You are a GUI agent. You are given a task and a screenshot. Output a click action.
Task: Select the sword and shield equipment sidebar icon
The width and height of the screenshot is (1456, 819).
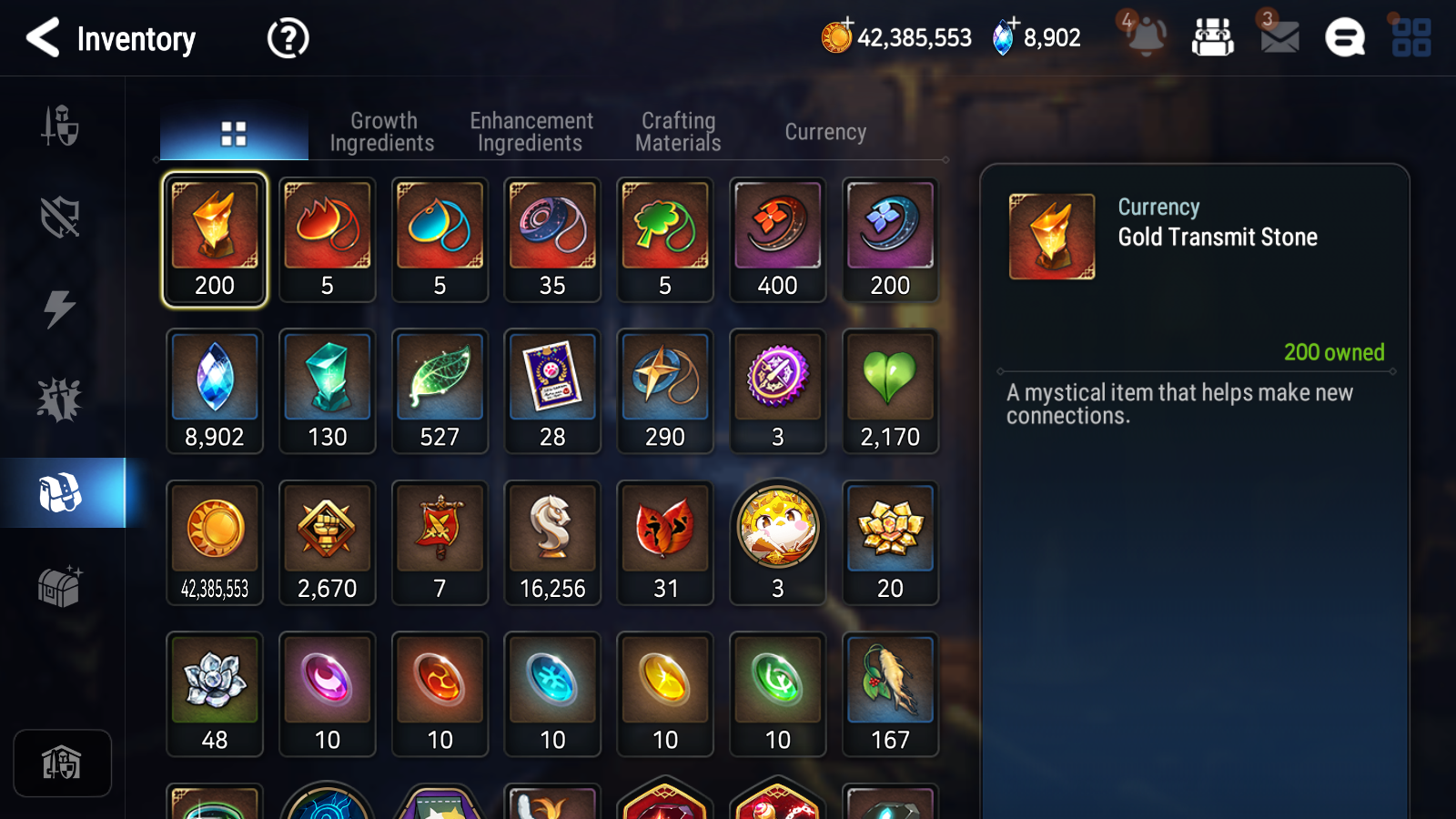[61, 127]
